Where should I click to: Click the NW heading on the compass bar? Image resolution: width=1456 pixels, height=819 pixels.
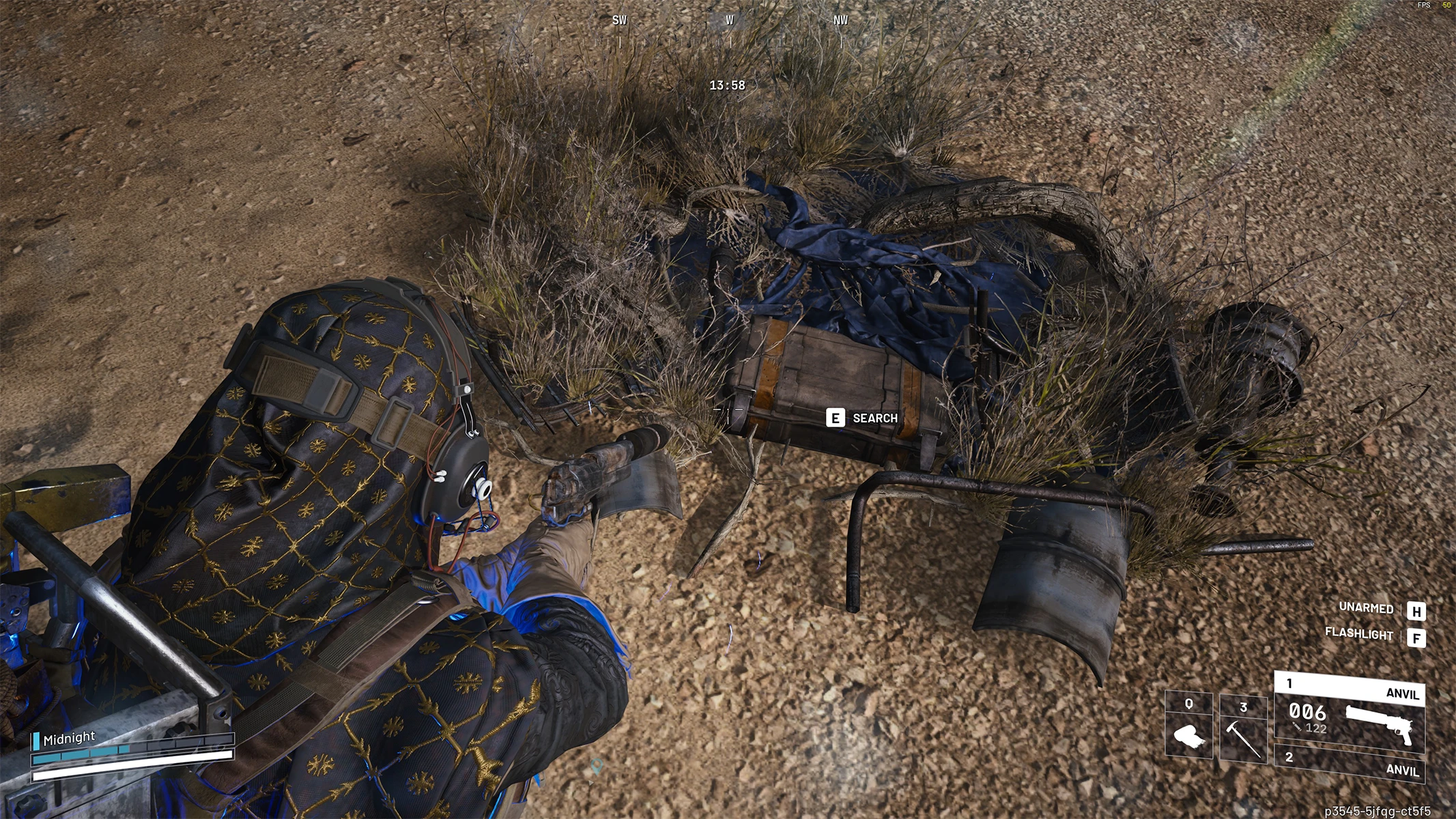pos(840,20)
